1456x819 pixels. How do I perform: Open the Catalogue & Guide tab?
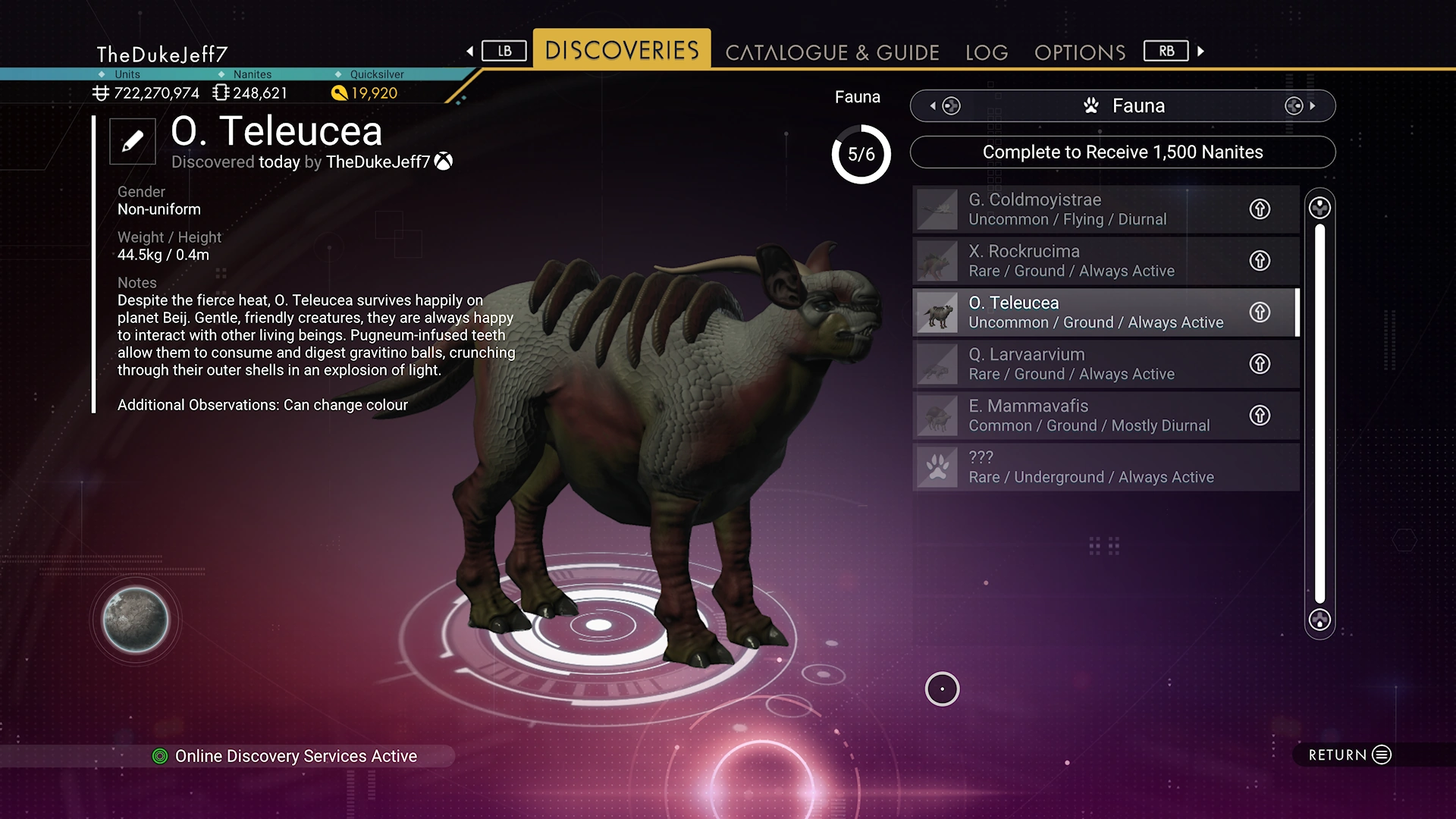[x=832, y=52]
